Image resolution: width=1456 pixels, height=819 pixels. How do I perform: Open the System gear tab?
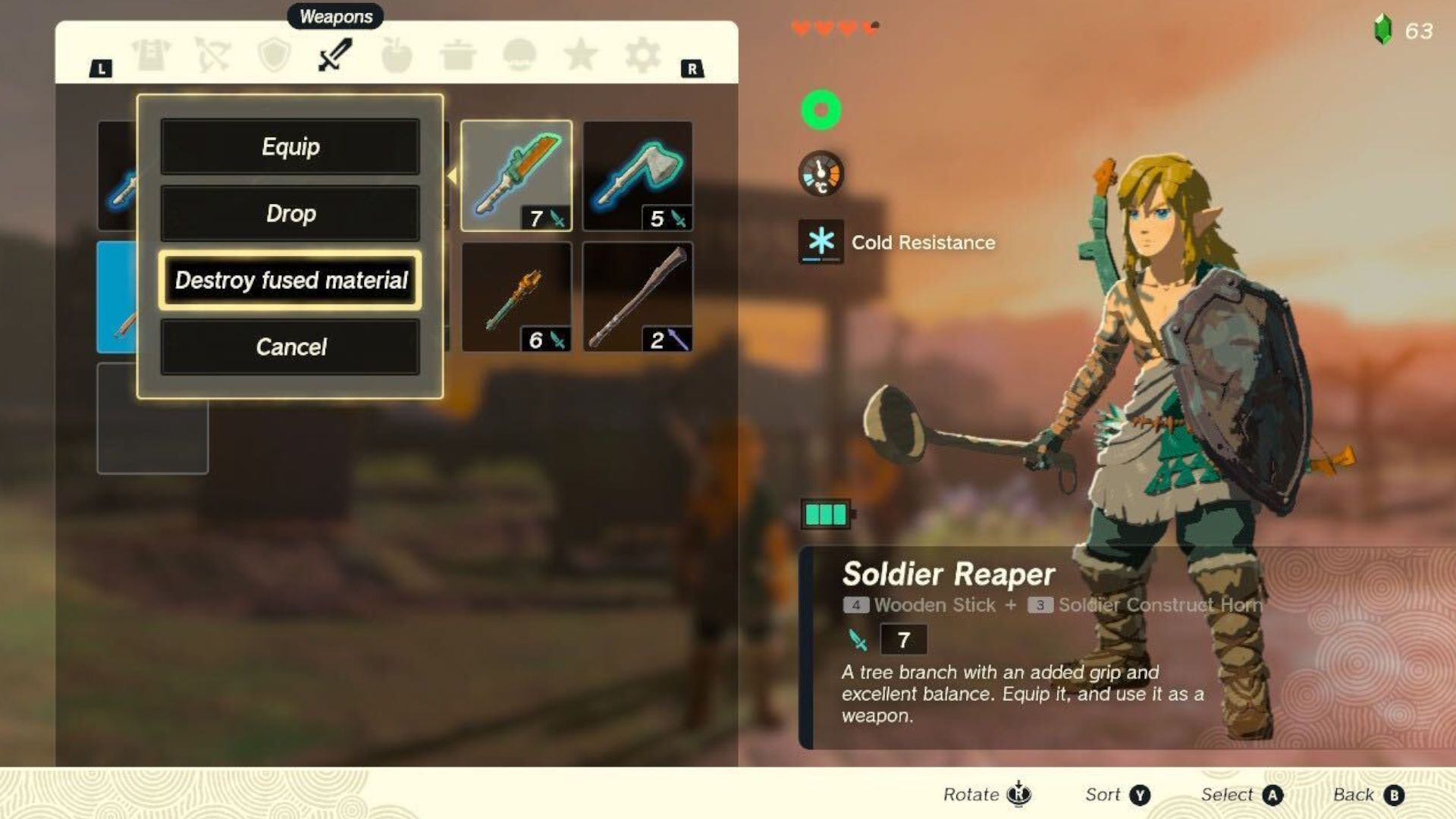click(x=642, y=55)
